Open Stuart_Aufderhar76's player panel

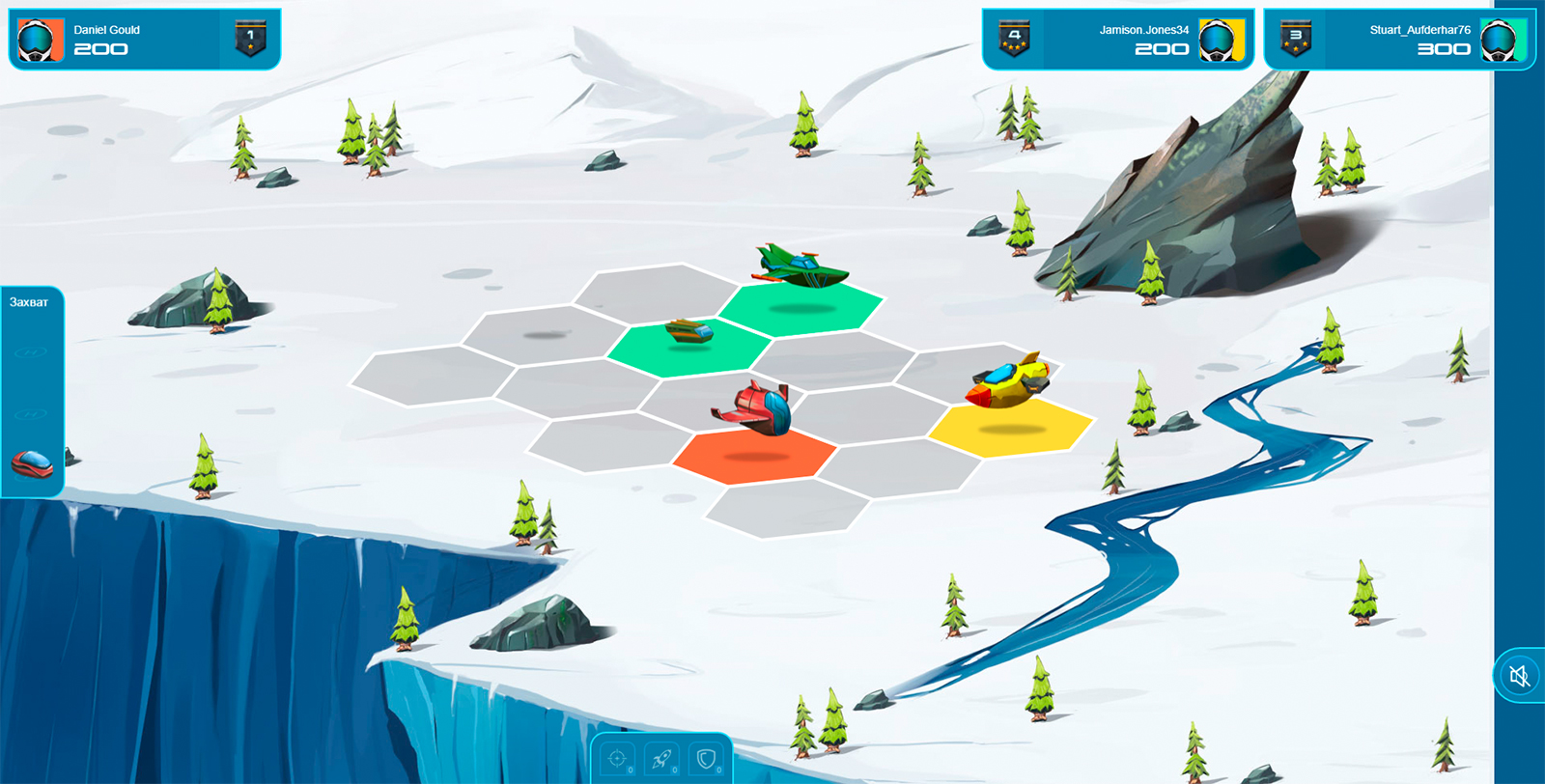point(1398,40)
